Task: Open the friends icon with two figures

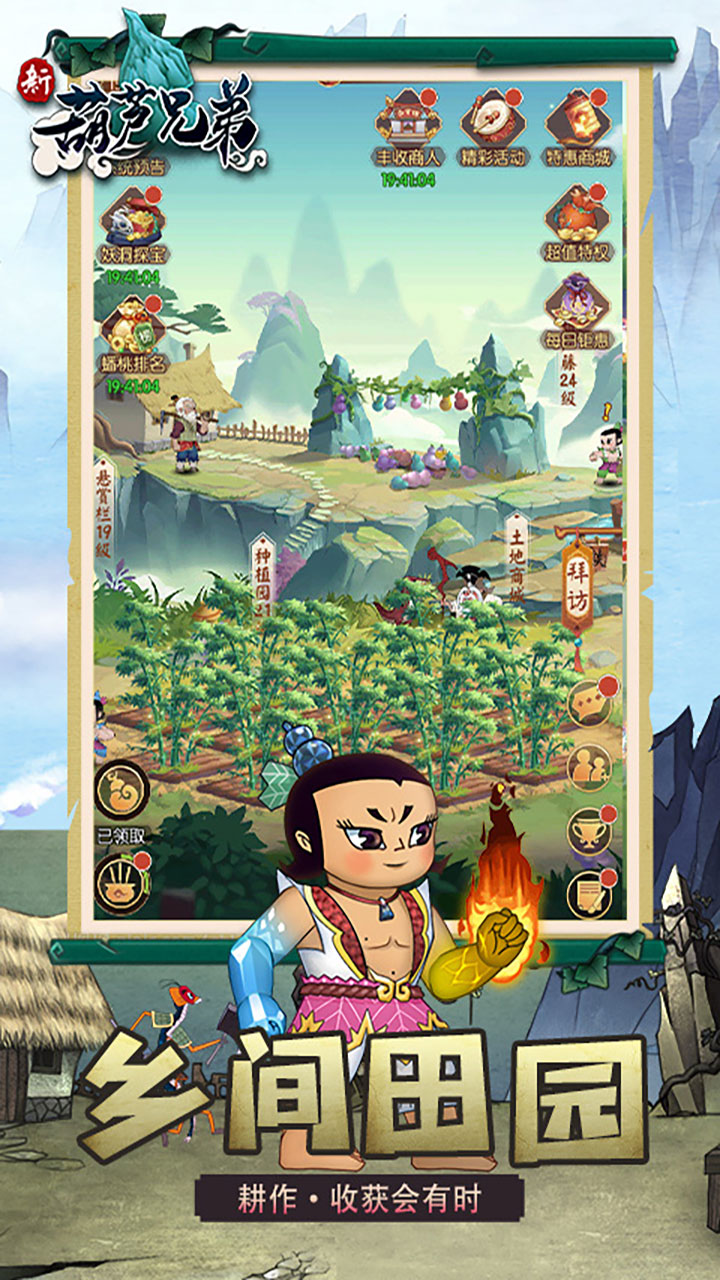Action: [590, 767]
